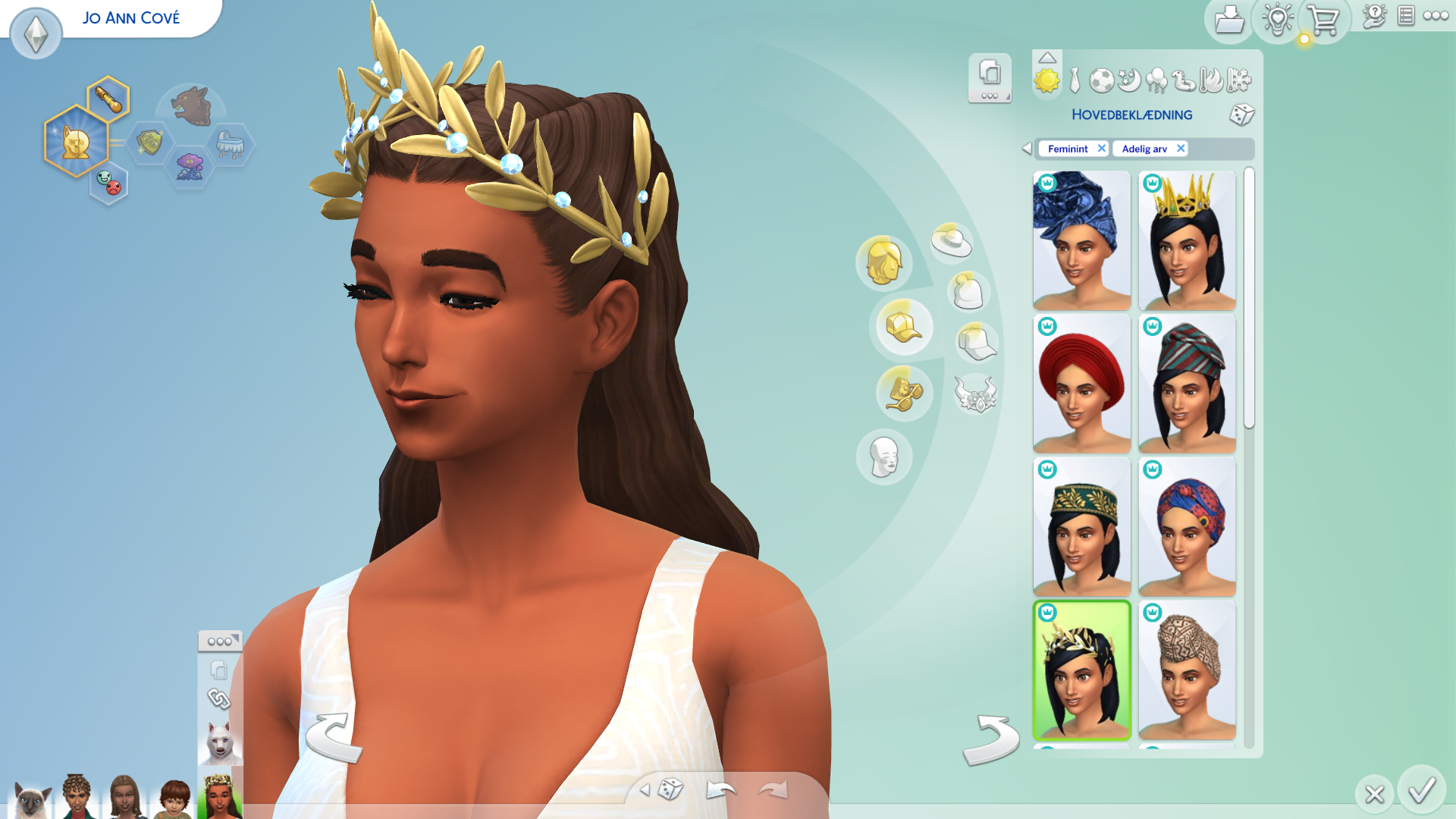The image size is (1456, 819).
Task: Randomize headwear with the dice button
Action: point(1241,115)
